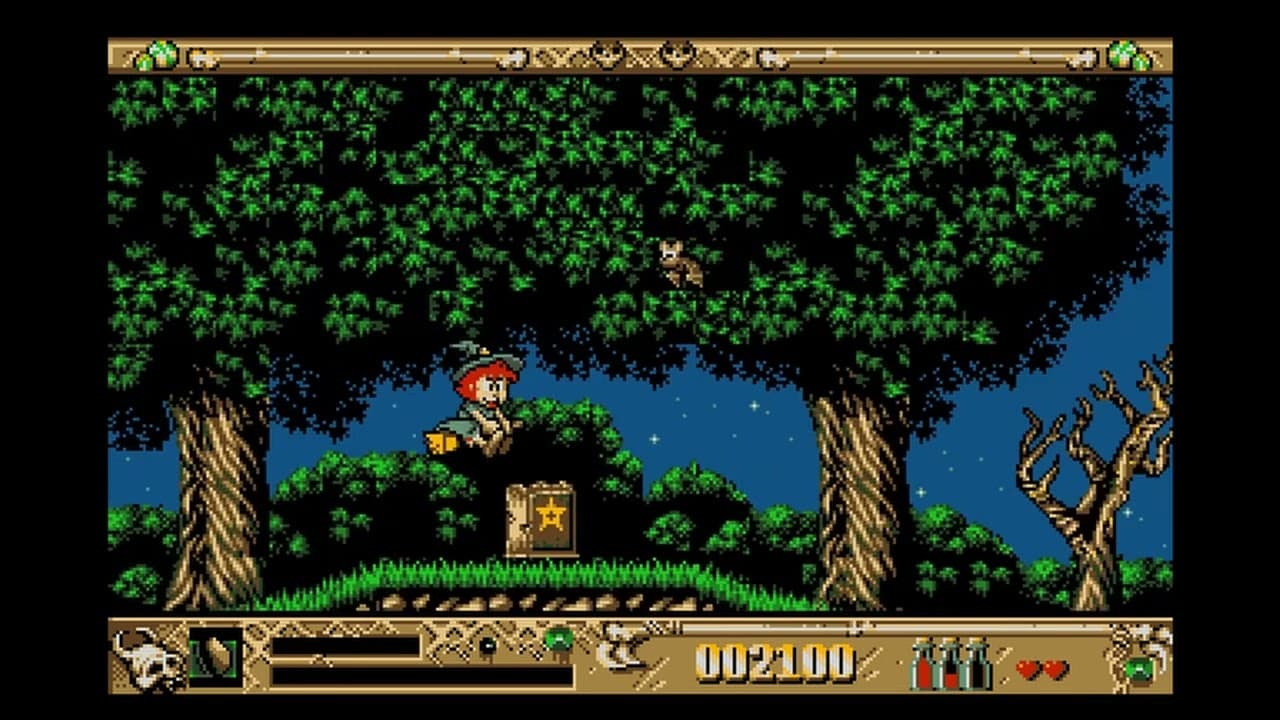The width and height of the screenshot is (1280, 720).
Task: Open the spellbook with the star emblem
Action: click(540, 517)
